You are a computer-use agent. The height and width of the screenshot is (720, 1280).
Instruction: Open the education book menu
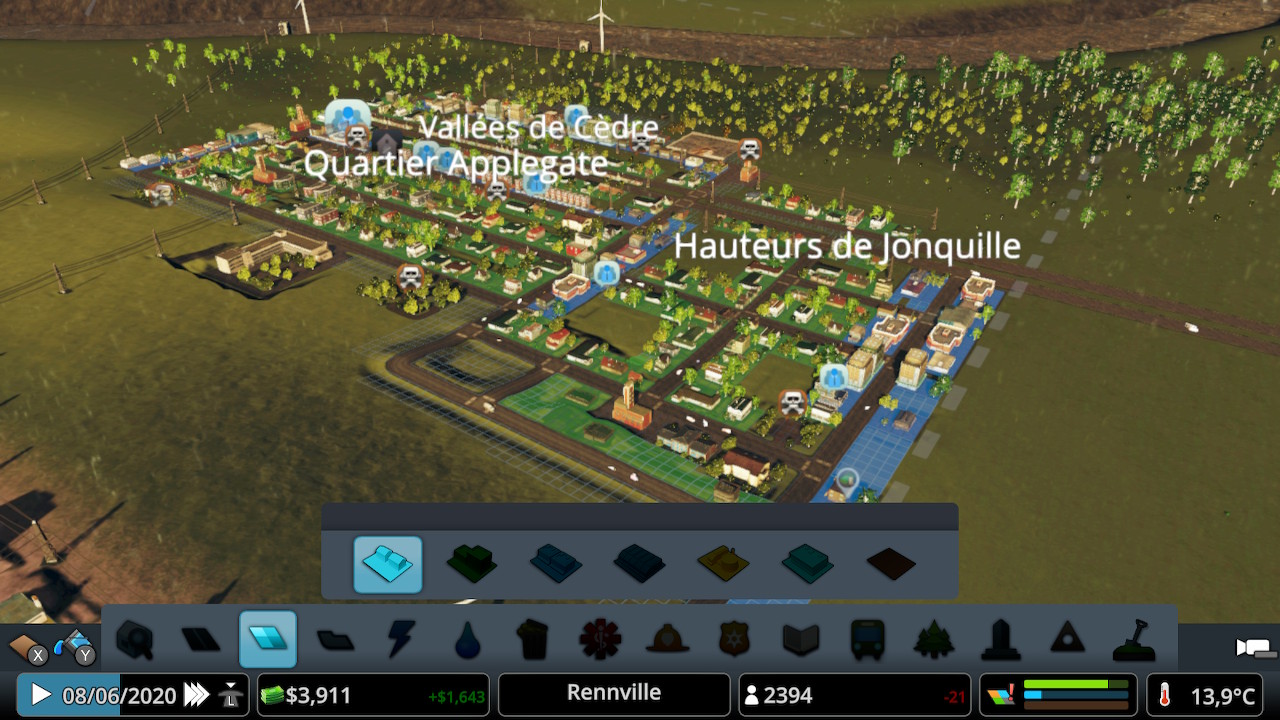800,639
